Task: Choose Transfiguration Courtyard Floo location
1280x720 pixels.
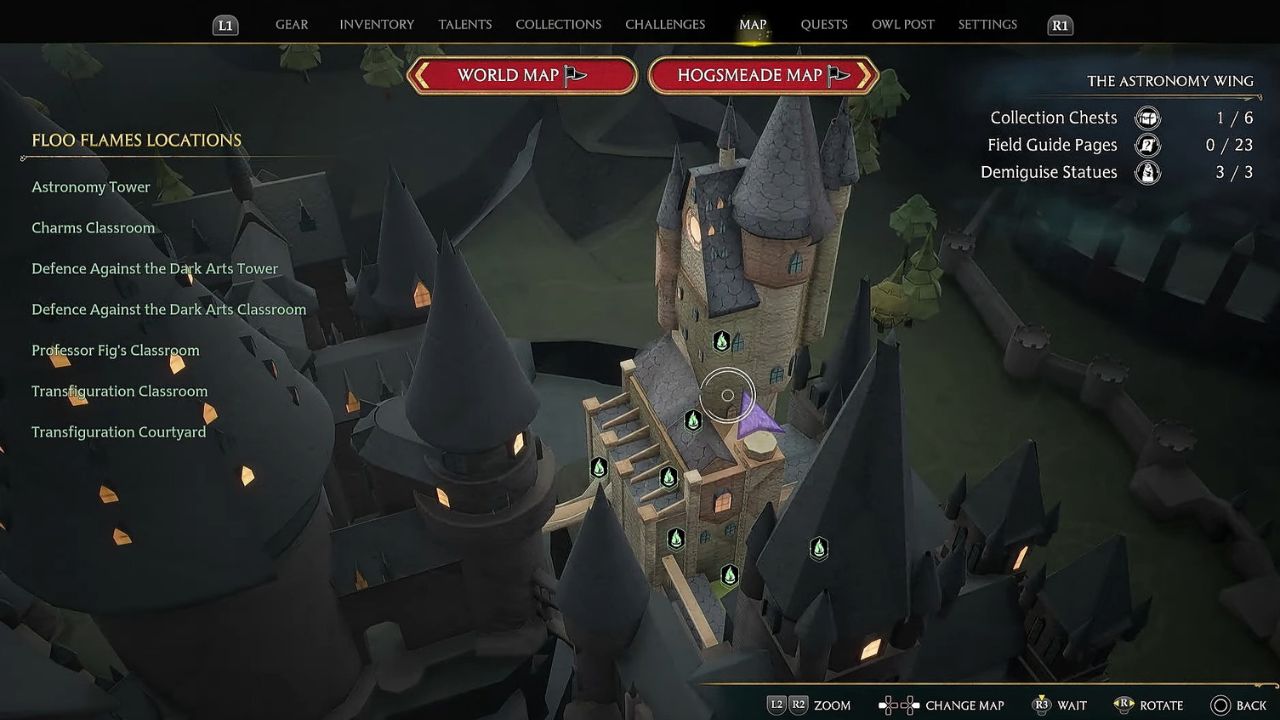Action: 118,433
